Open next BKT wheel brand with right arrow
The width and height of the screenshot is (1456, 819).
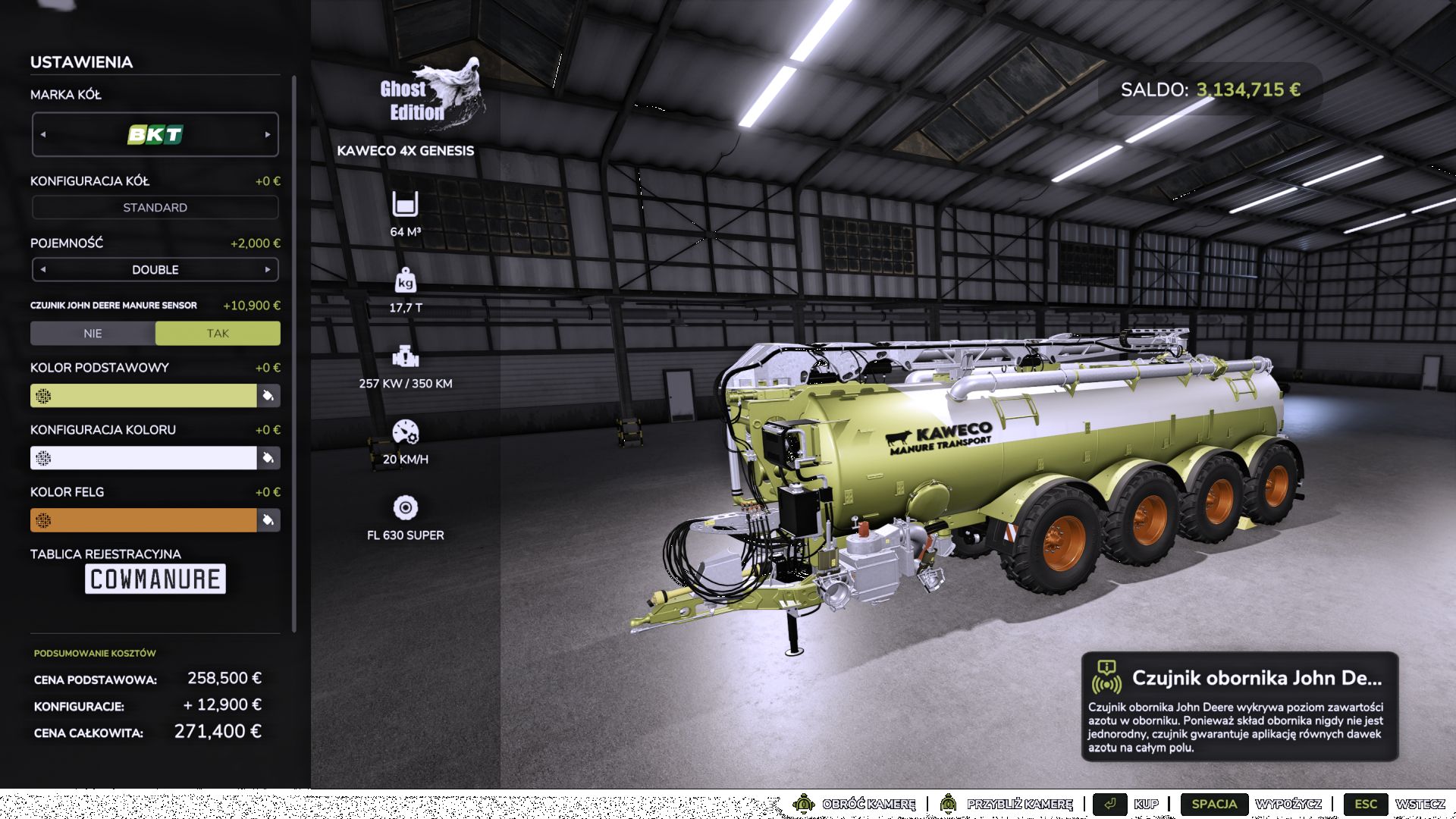tap(269, 134)
